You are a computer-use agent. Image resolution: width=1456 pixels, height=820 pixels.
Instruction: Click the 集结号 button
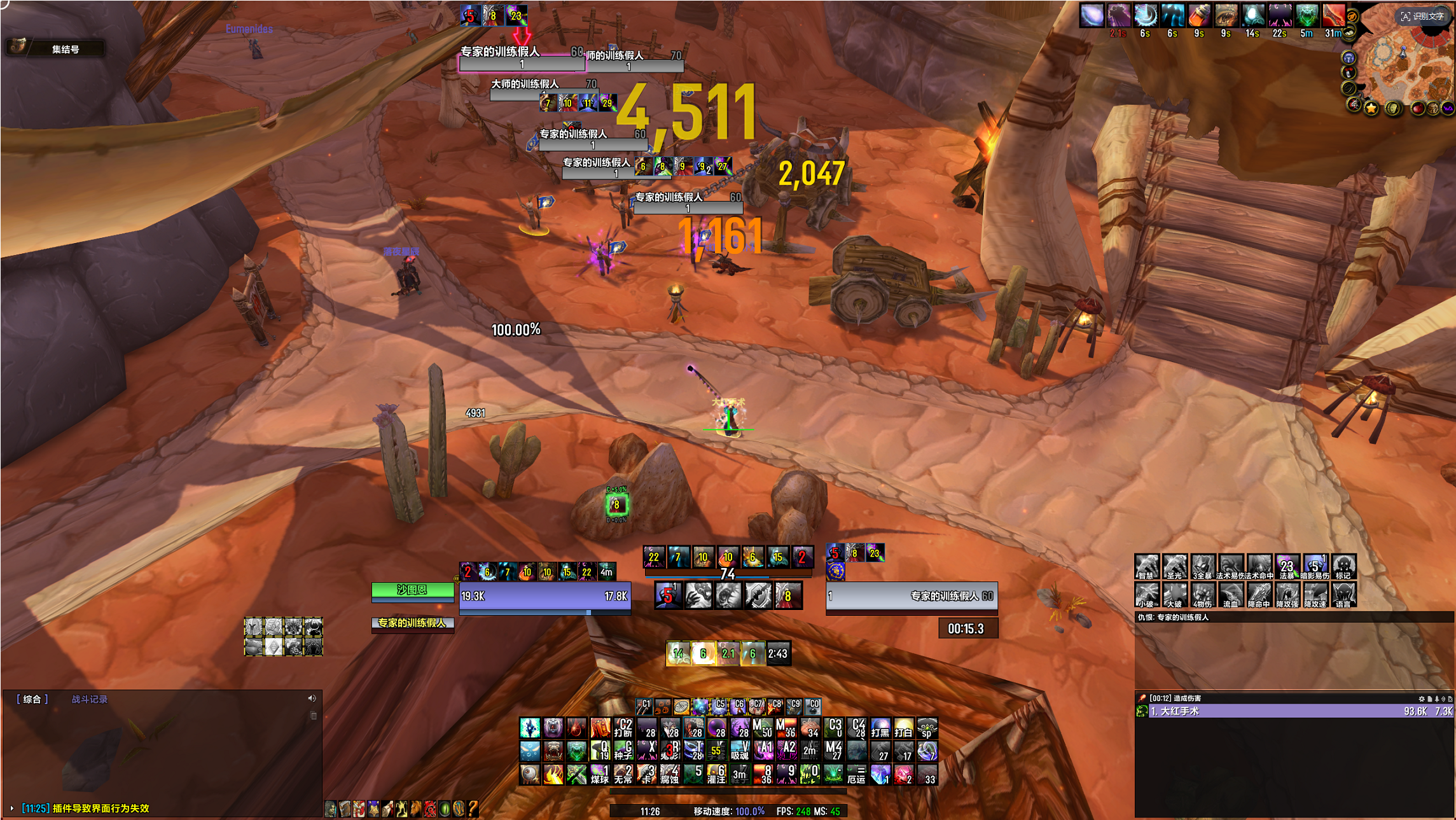[65, 49]
